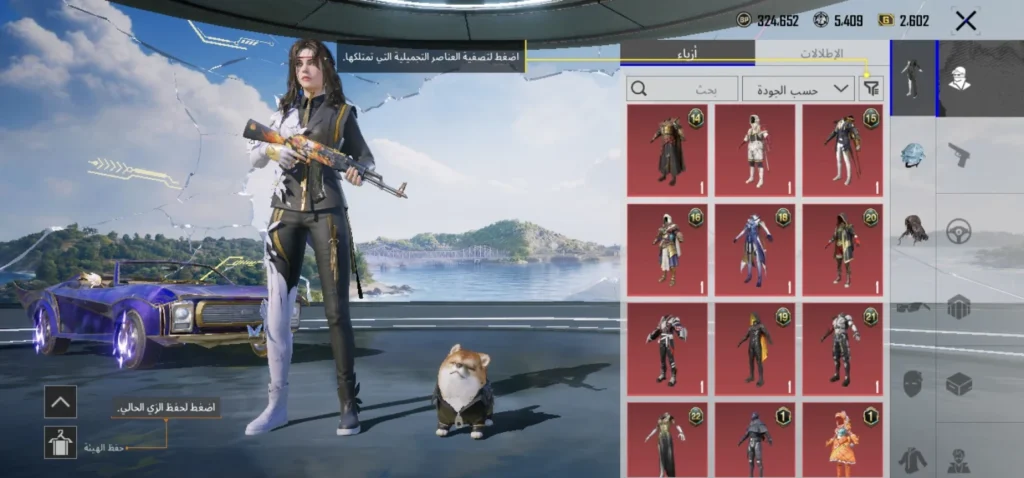
Task: Switch to the أزياء tab
Action: click(687, 53)
